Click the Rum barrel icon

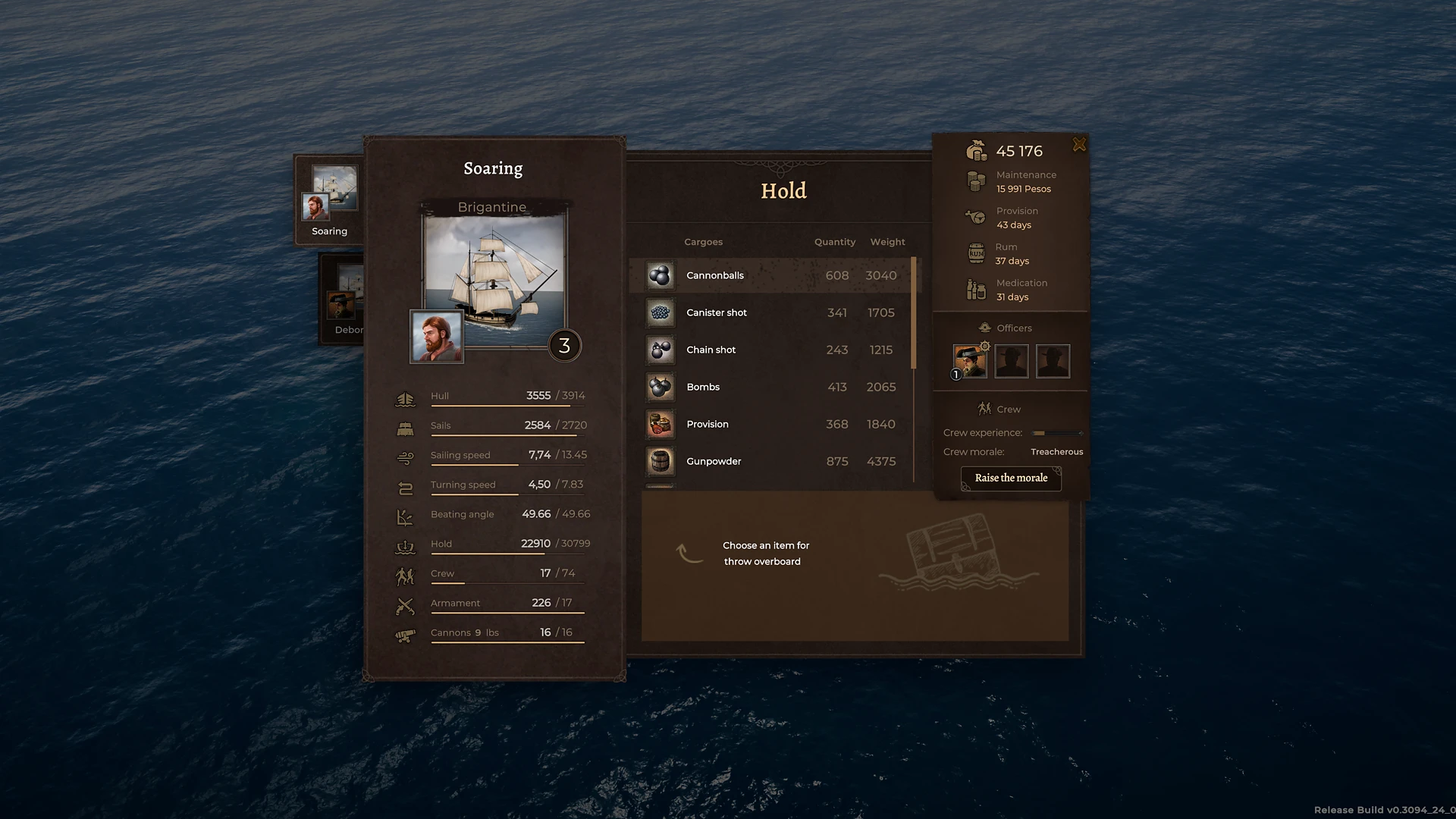[x=977, y=253]
